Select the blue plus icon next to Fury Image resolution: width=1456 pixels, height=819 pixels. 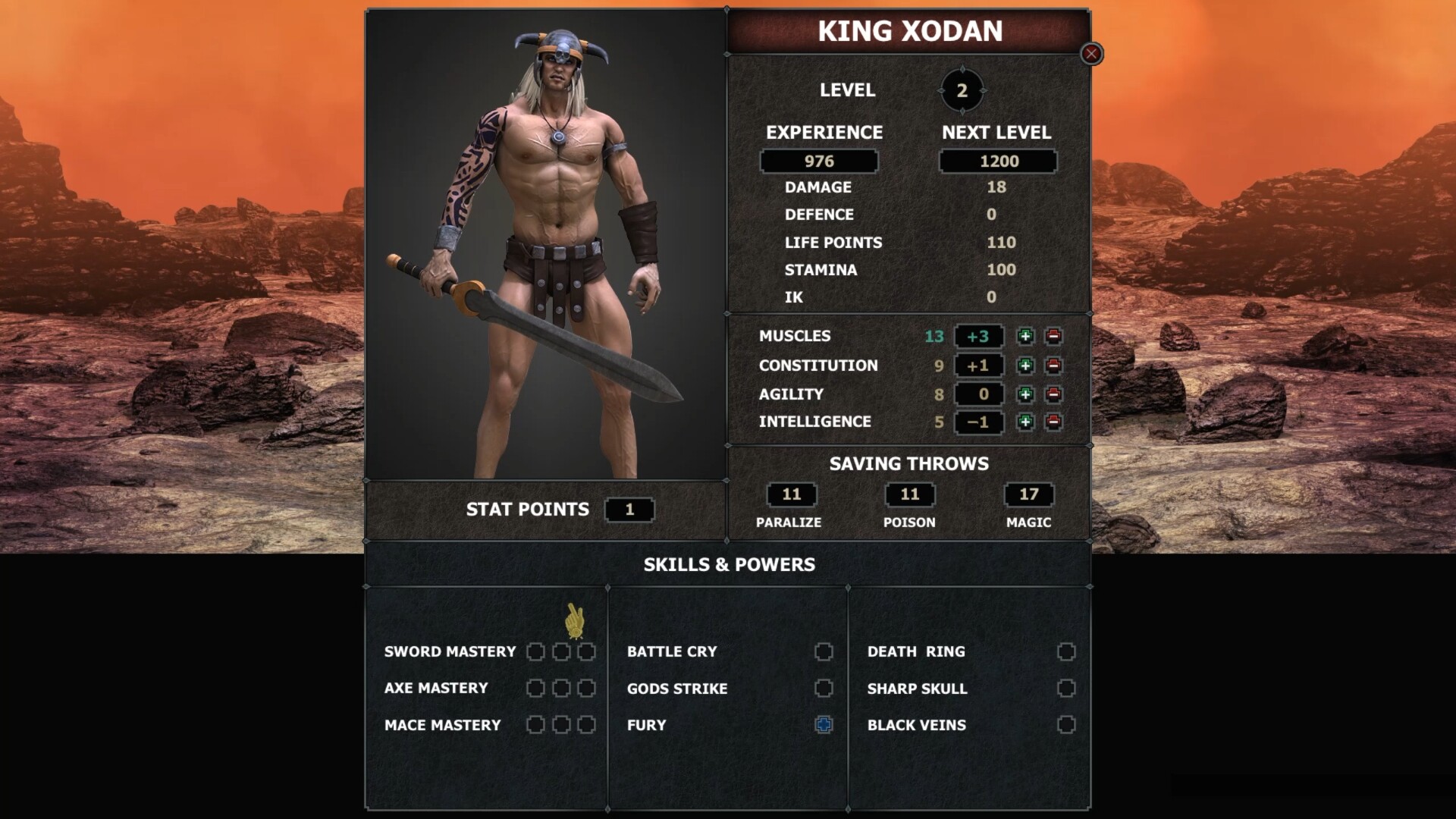click(823, 725)
